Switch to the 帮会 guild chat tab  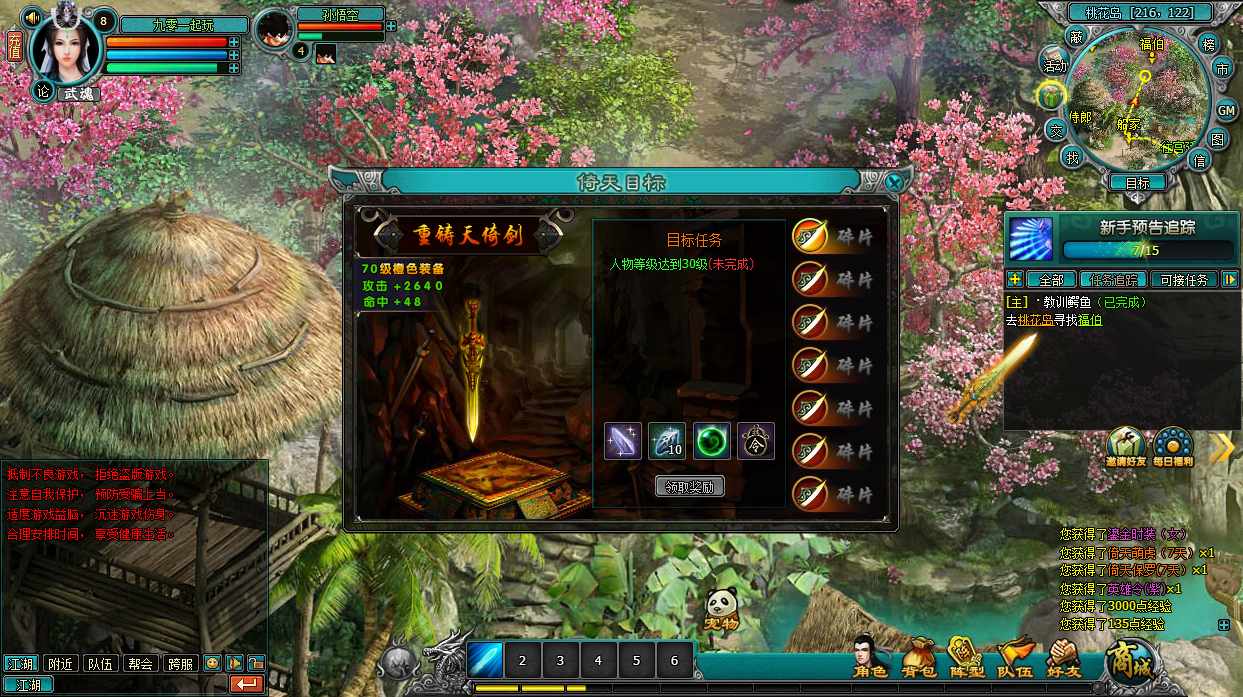pyautogui.click(x=141, y=663)
